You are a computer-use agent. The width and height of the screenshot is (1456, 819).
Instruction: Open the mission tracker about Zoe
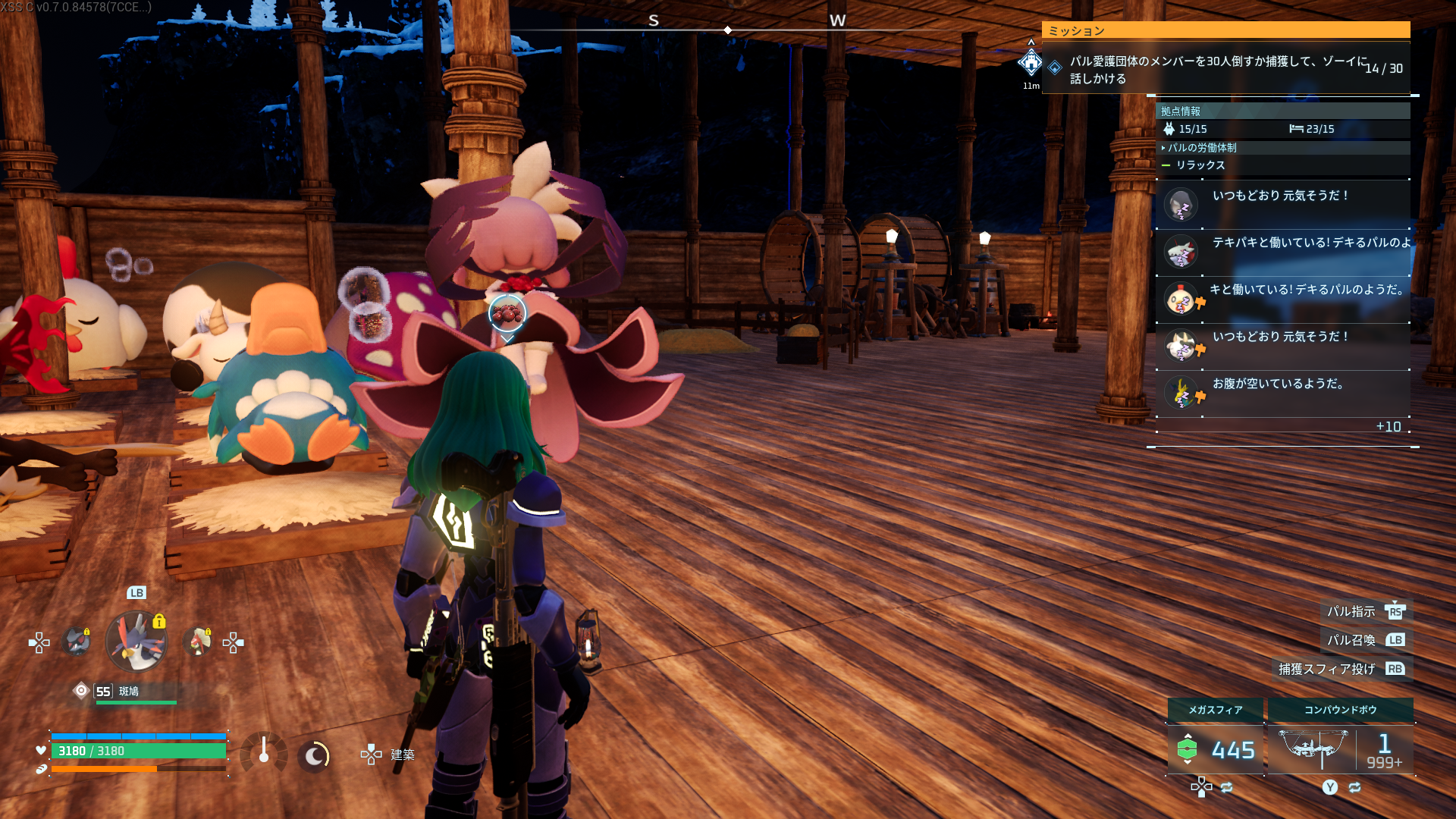coord(1225,69)
